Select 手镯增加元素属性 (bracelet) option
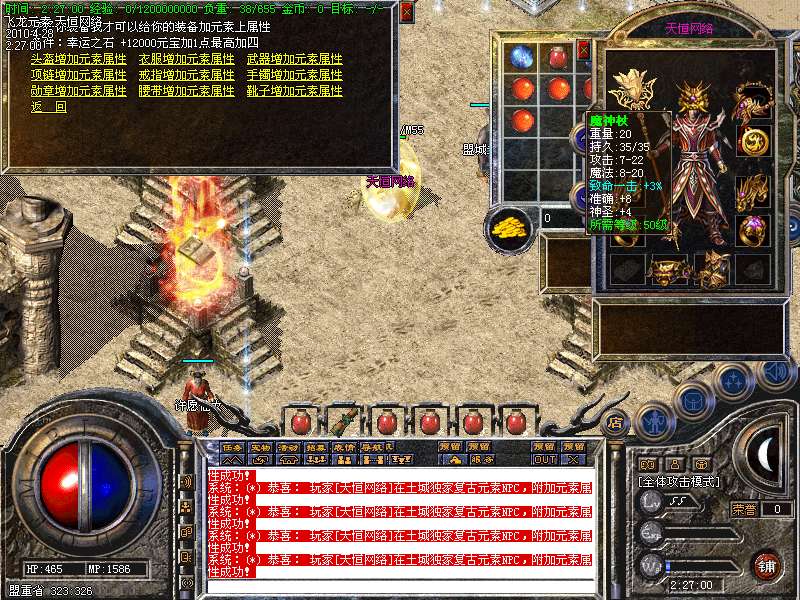The image size is (800, 600). click(x=294, y=75)
